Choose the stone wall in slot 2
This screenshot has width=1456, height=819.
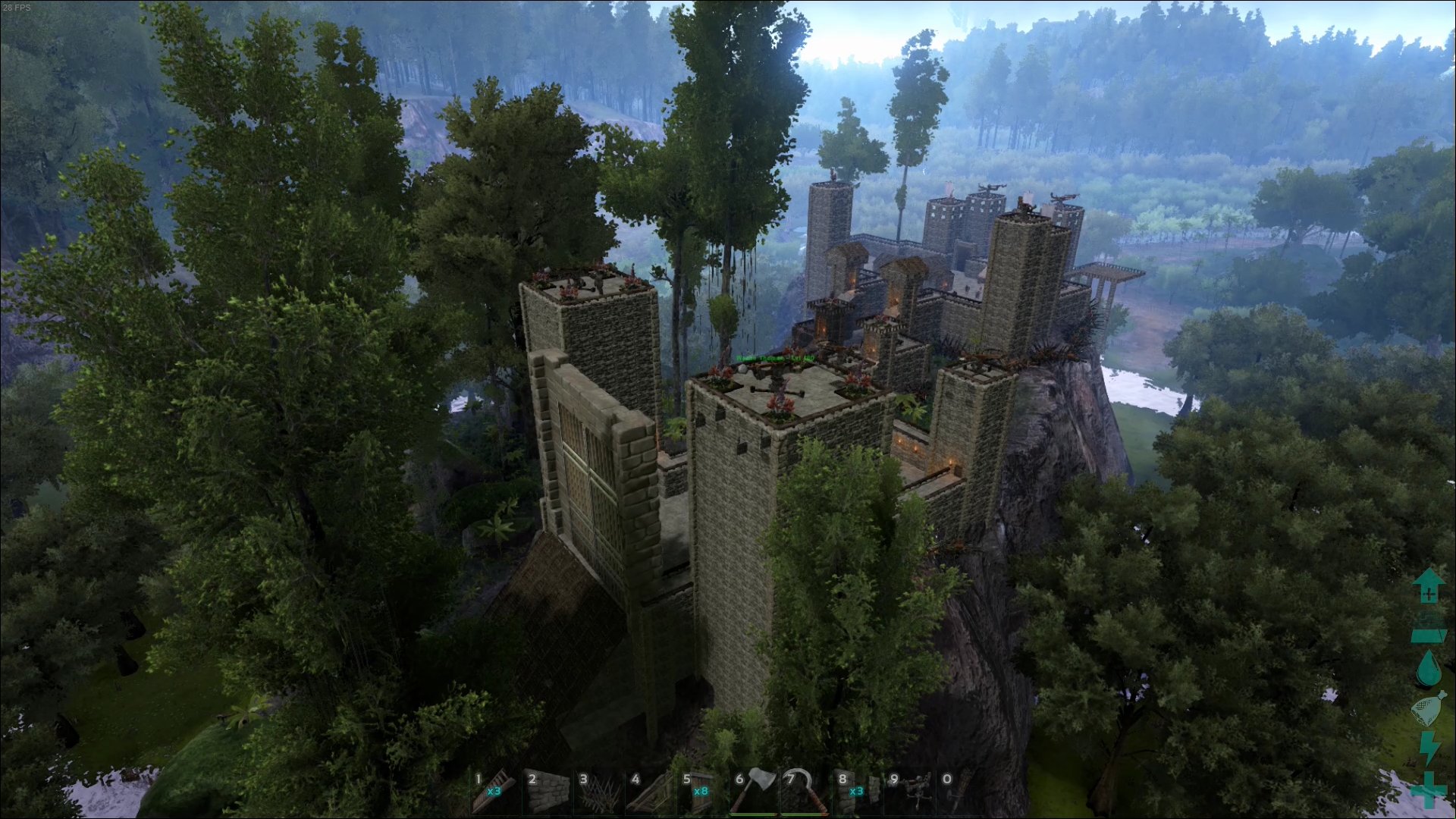click(x=548, y=792)
